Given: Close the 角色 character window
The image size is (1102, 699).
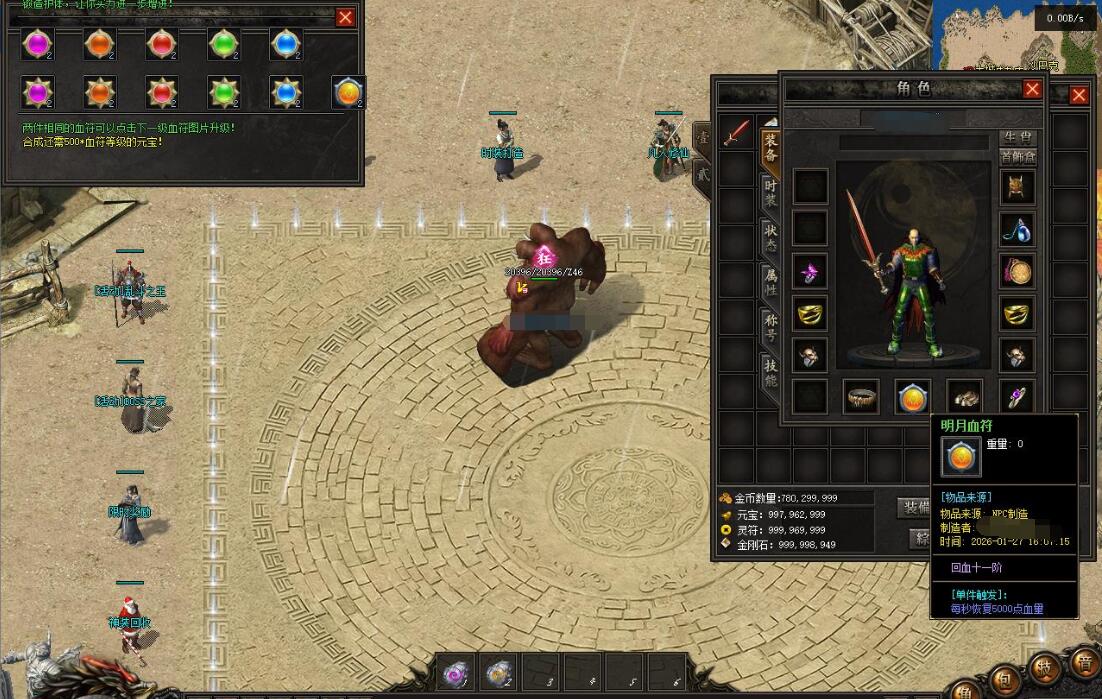Looking at the screenshot, I should tap(1032, 89).
